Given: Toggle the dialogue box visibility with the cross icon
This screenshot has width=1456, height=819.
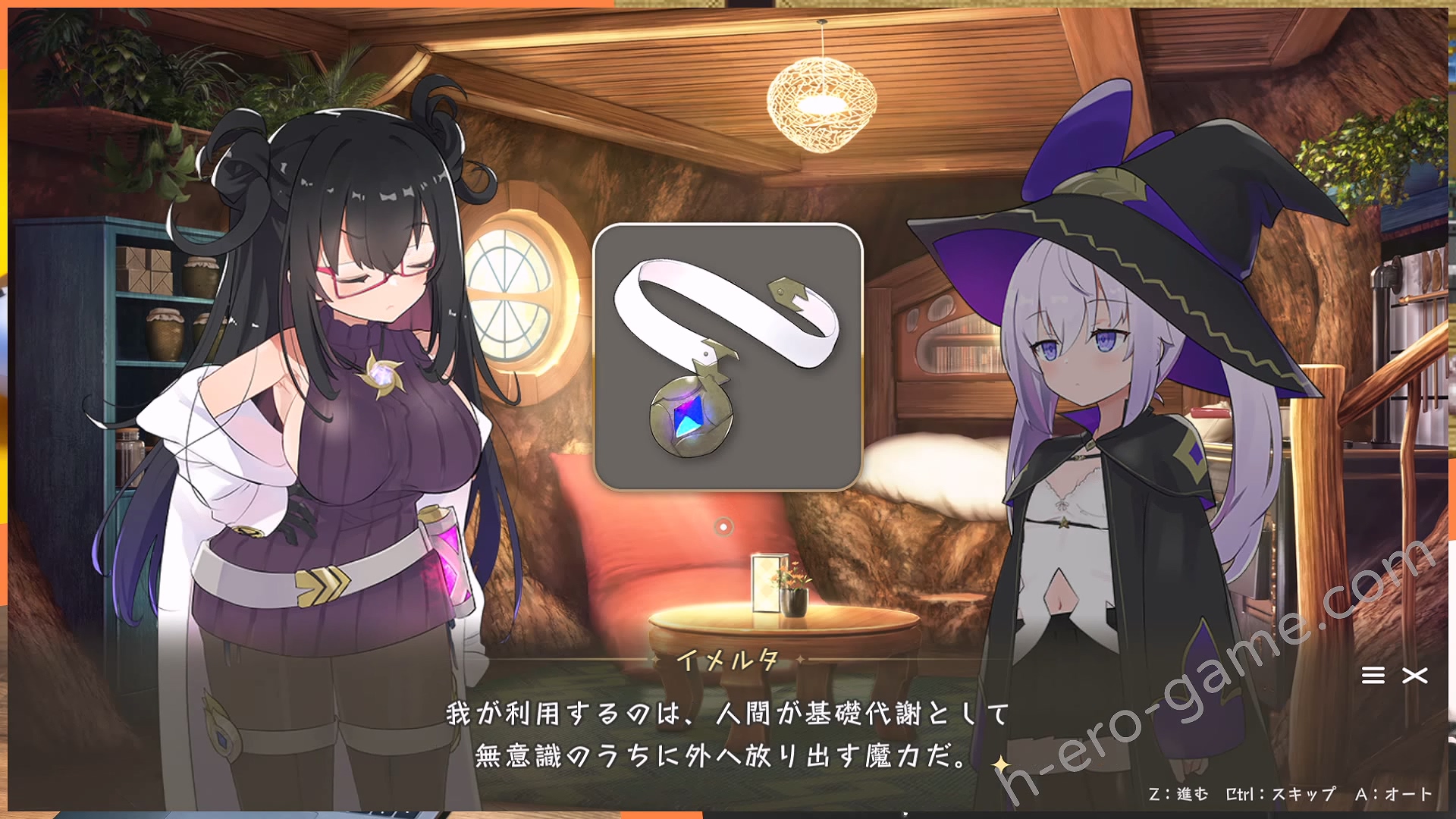Looking at the screenshot, I should [x=1414, y=677].
